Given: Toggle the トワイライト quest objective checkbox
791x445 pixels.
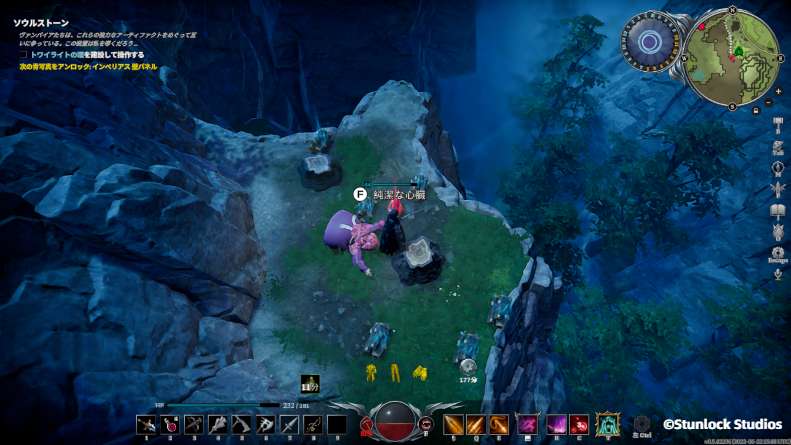Looking at the screenshot, I should tap(23, 55).
